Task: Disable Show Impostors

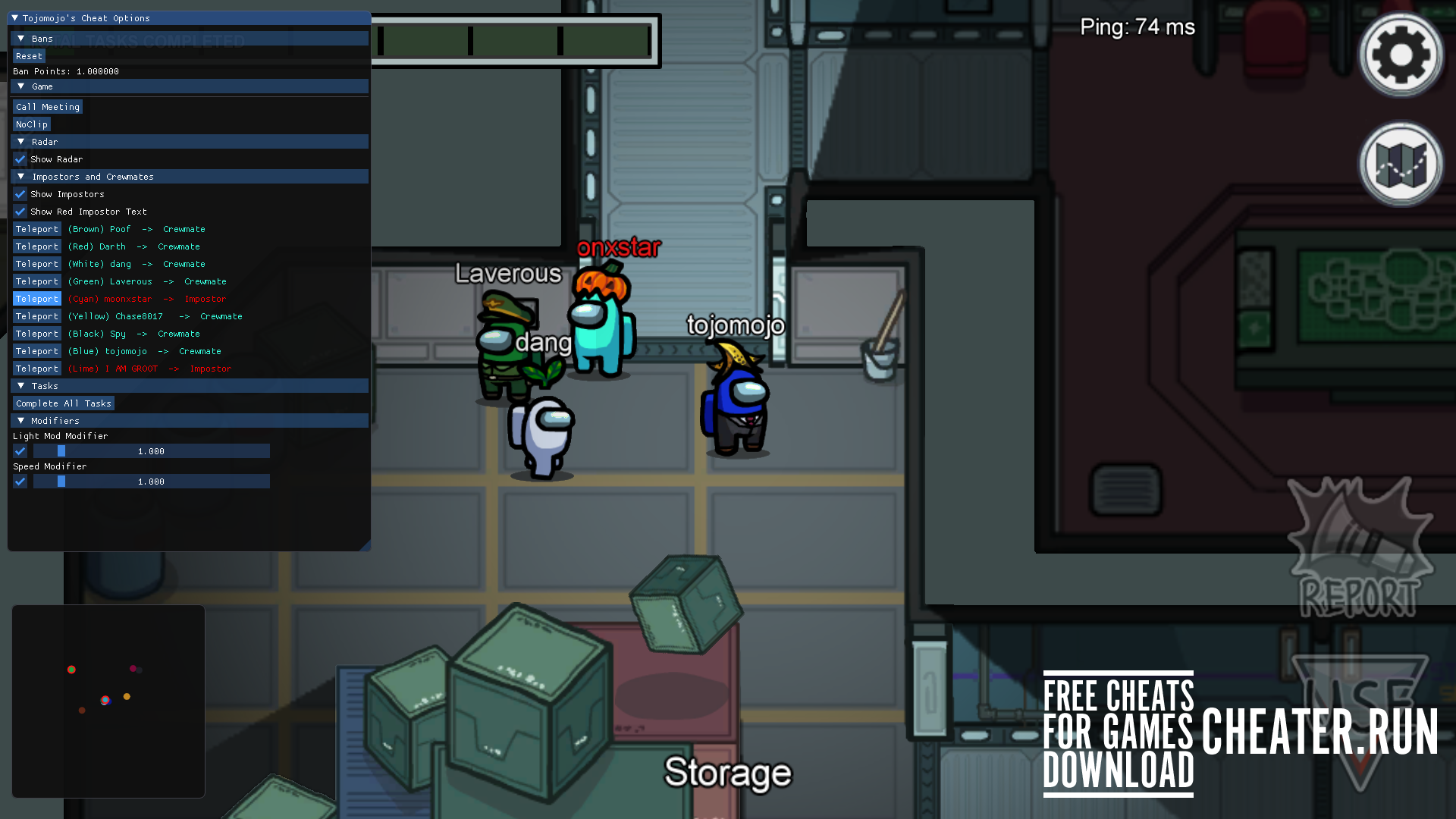Action: [x=20, y=194]
